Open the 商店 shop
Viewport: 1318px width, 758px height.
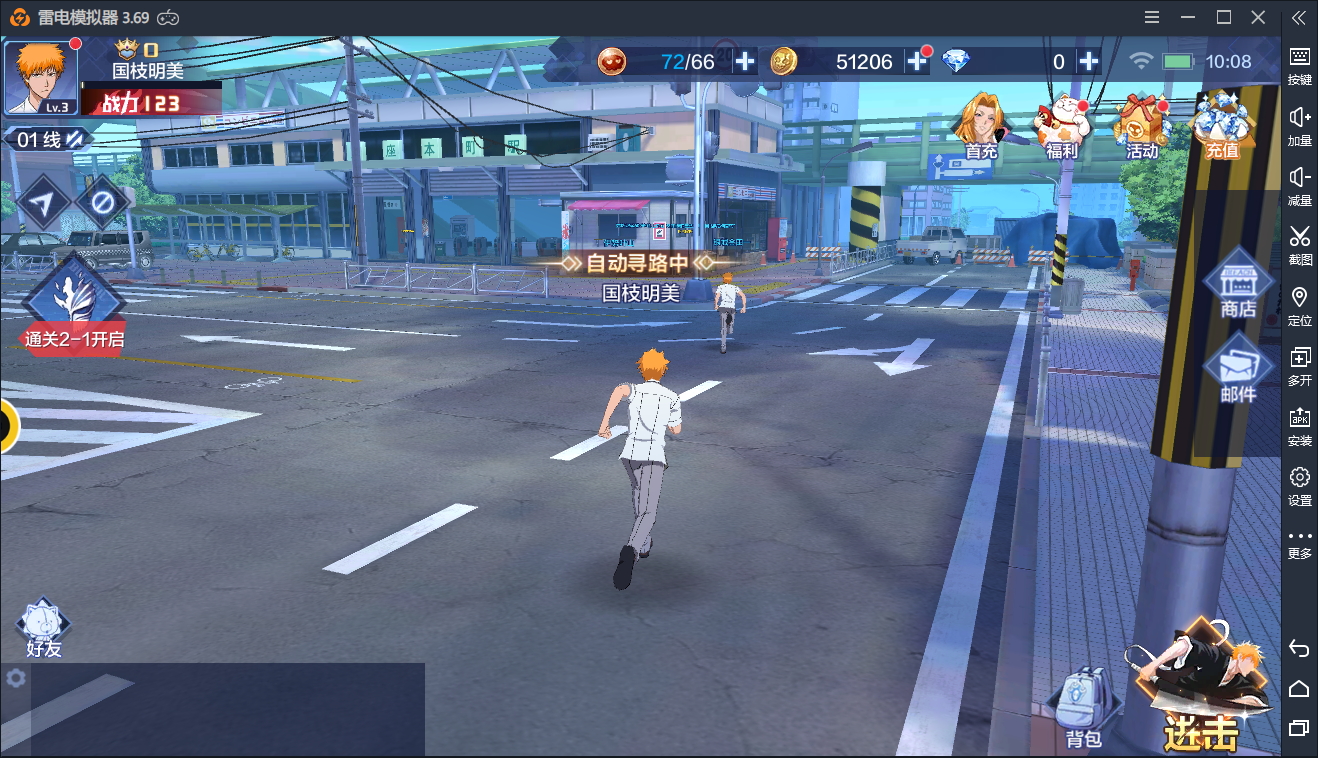[1238, 285]
